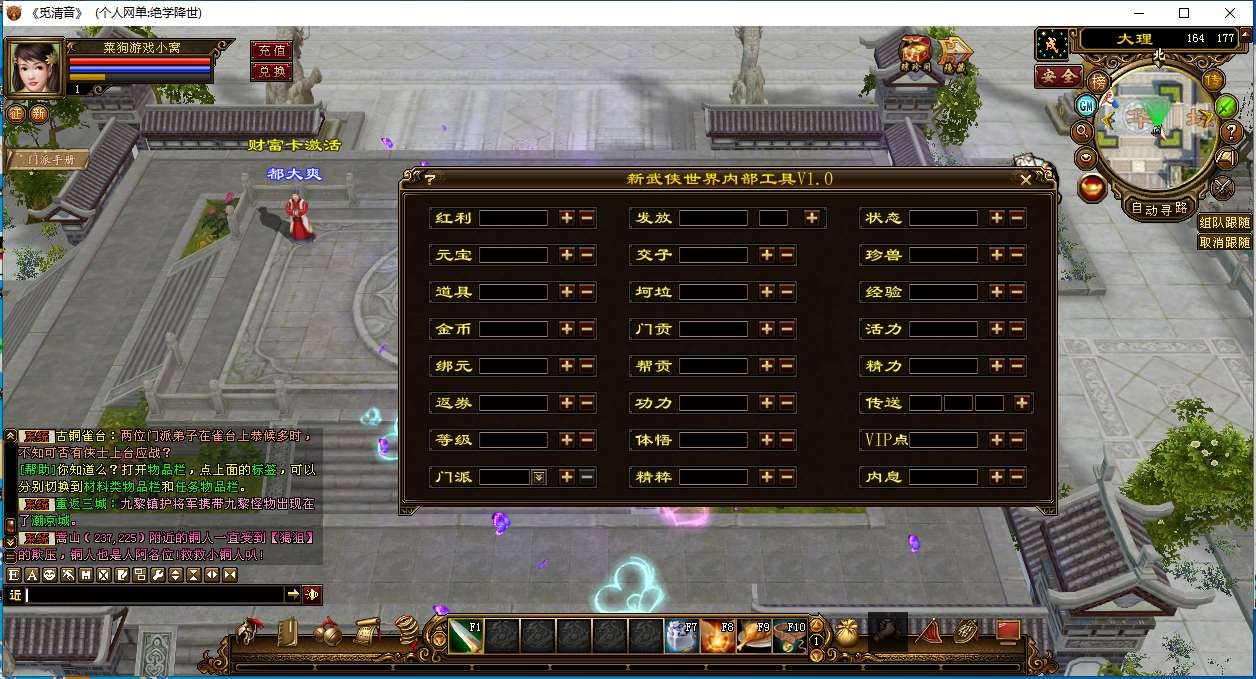1256x679 pixels.
Task: Click the plus button beside 传送
Action: tap(1021, 403)
